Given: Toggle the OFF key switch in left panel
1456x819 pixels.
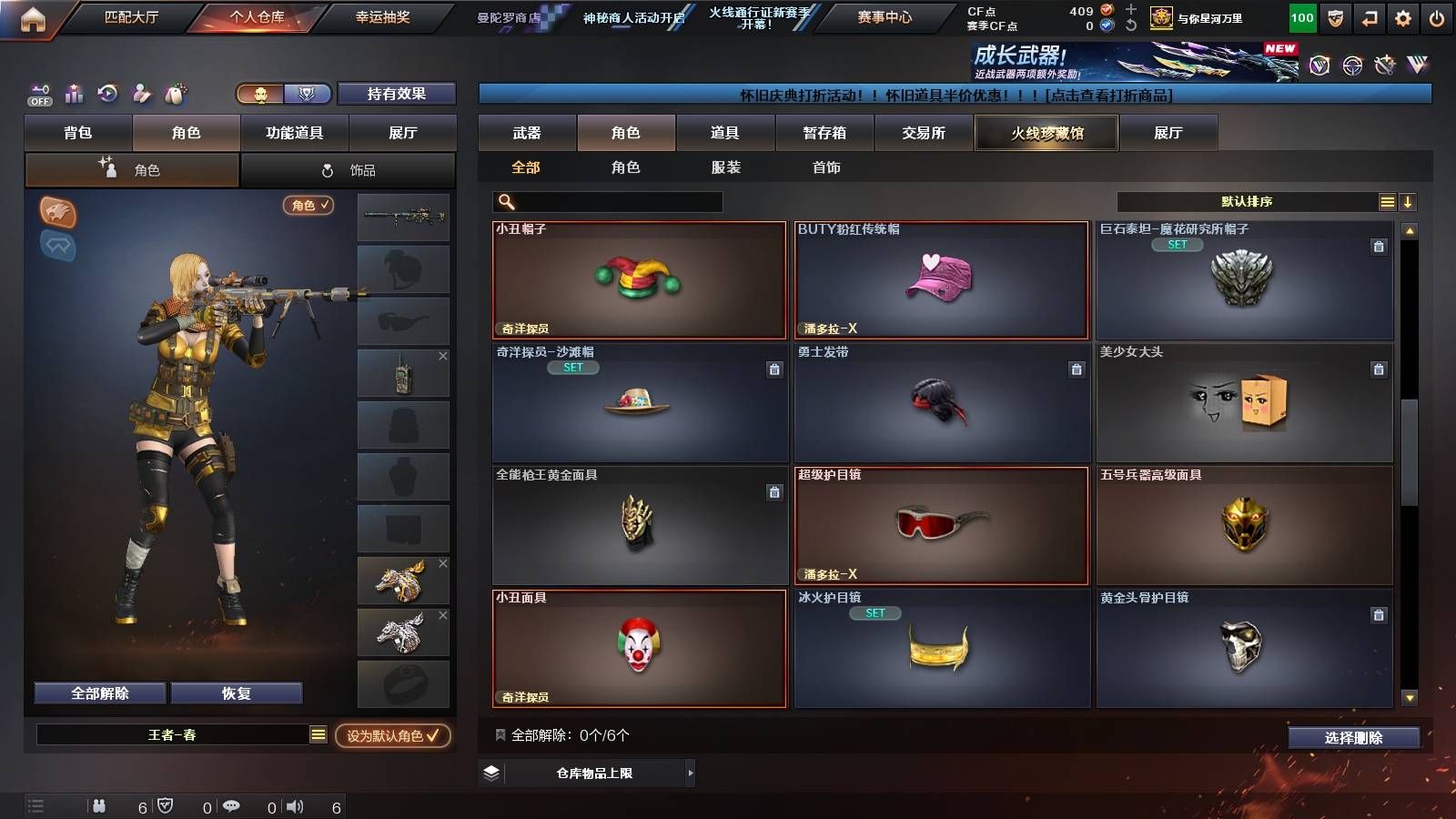Looking at the screenshot, I should click(x=38, y=94).
